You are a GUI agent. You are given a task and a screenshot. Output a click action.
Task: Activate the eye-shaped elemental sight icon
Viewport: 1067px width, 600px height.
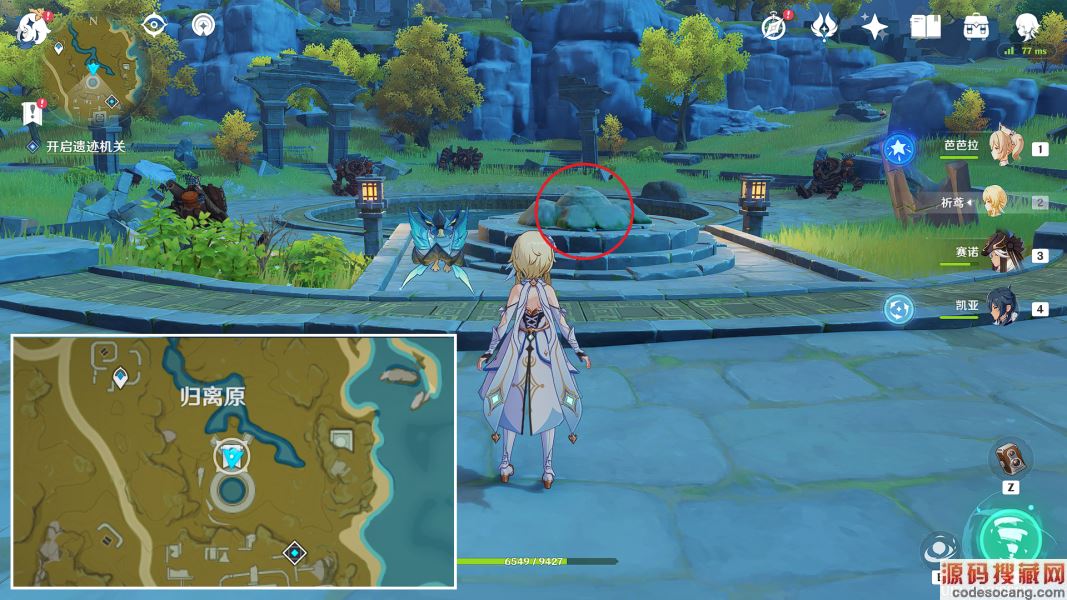(153, 25)
